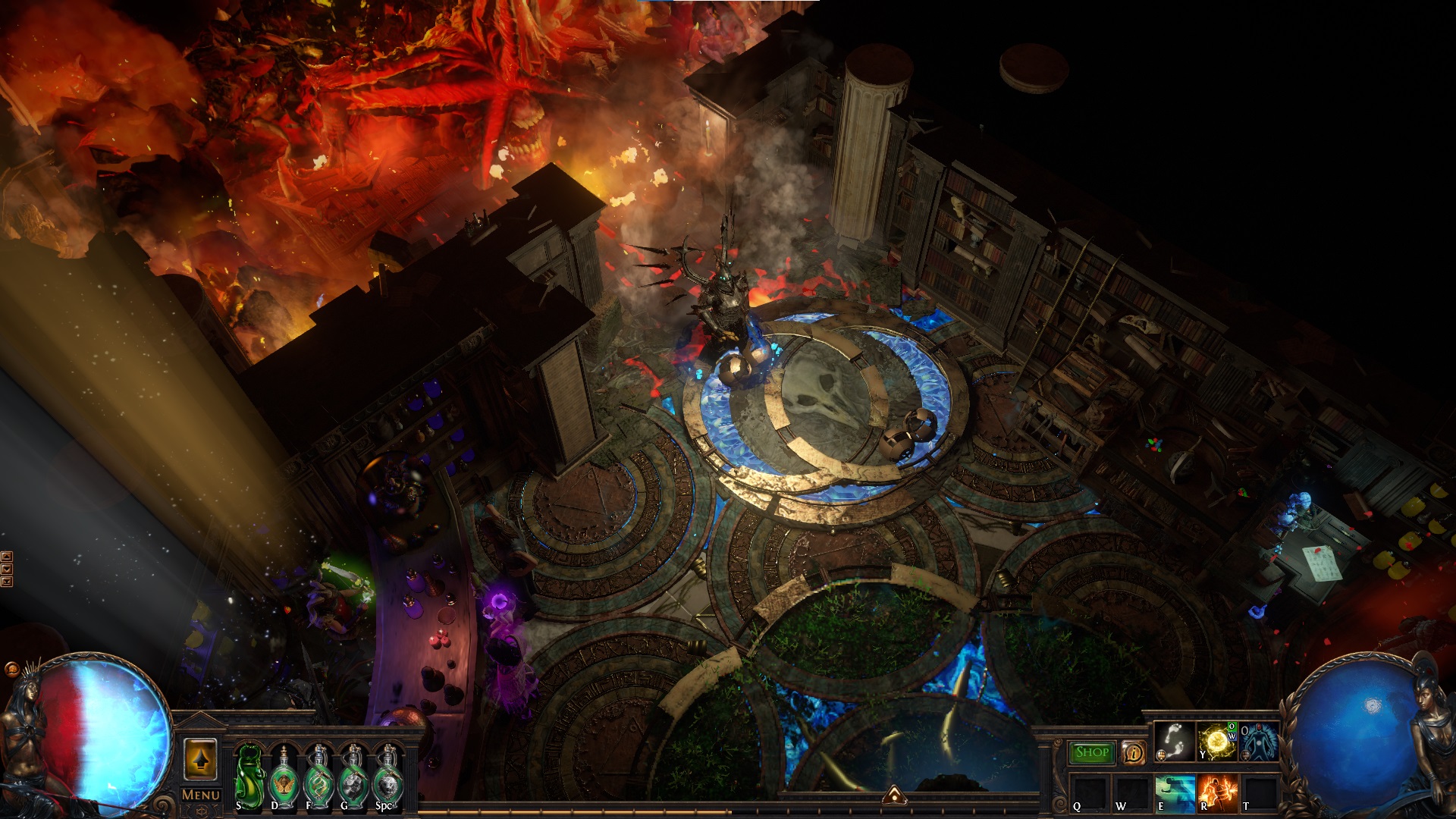Activate the fiery figure skill
The image size is (1456, 819).
tap(1218, 792)
